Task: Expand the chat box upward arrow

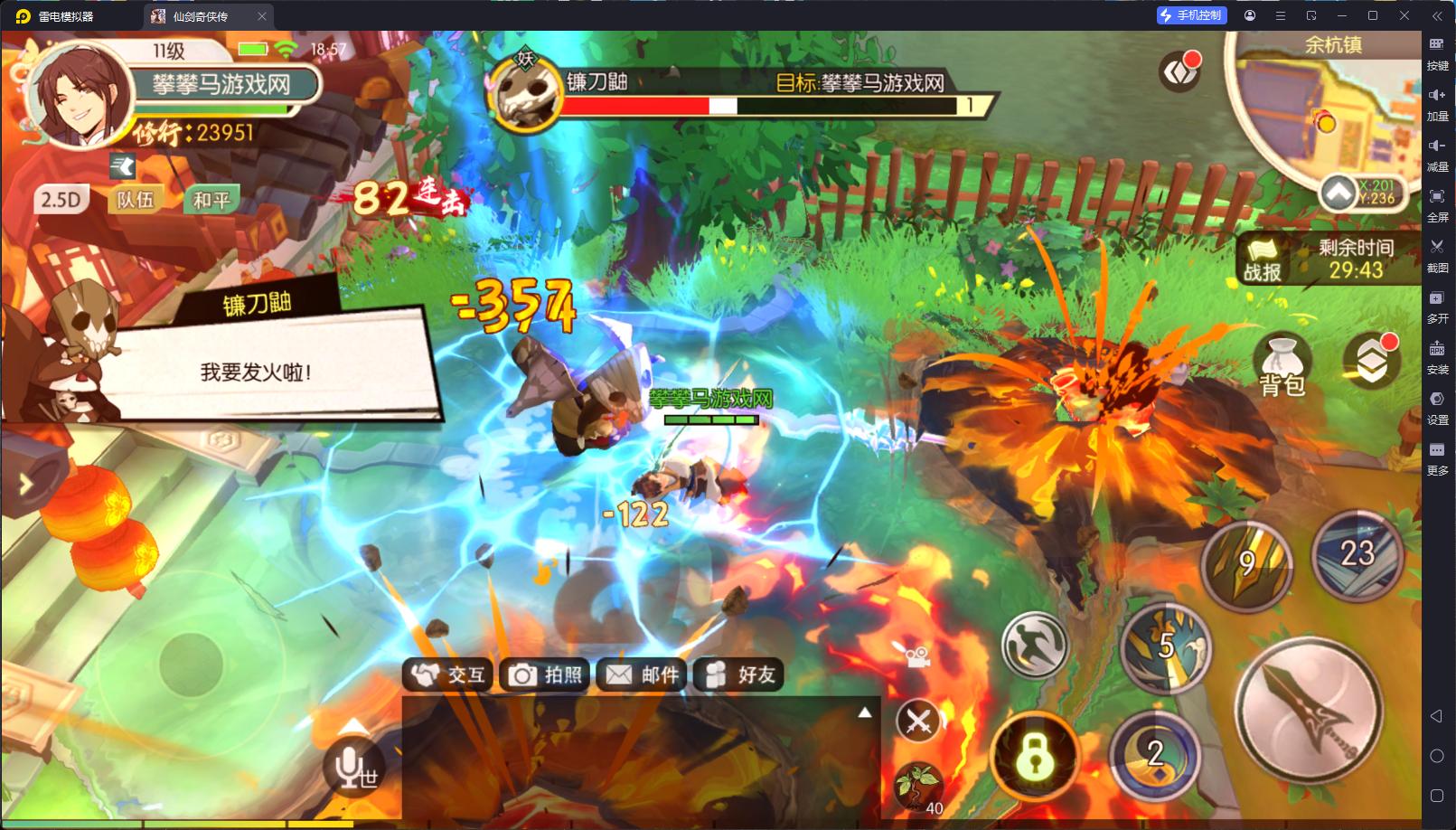Action: tap(865, 712)
